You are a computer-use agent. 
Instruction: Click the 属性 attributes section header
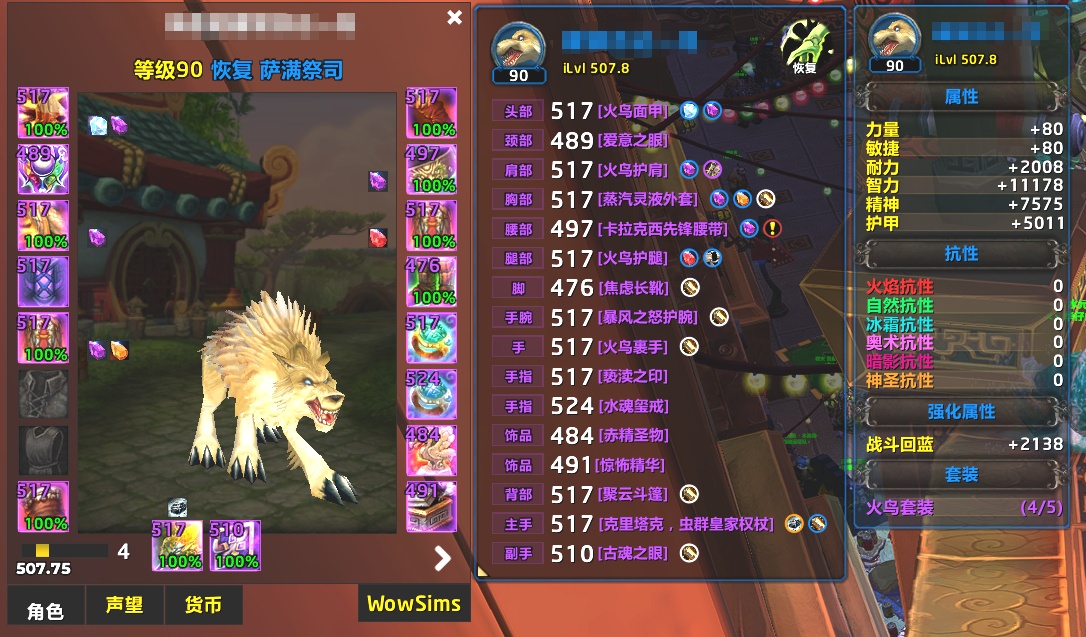coord(961,97)
